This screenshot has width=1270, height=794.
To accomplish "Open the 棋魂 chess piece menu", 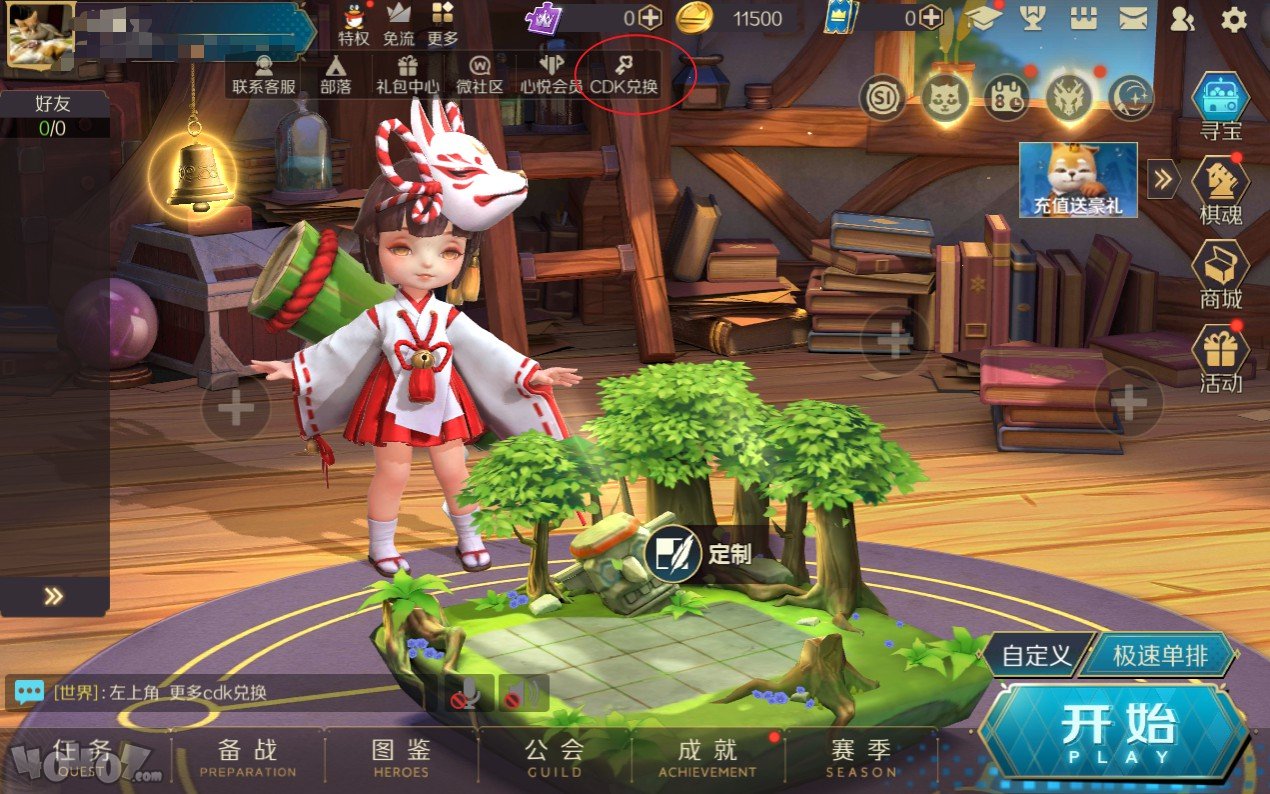I will point(1221,190).
